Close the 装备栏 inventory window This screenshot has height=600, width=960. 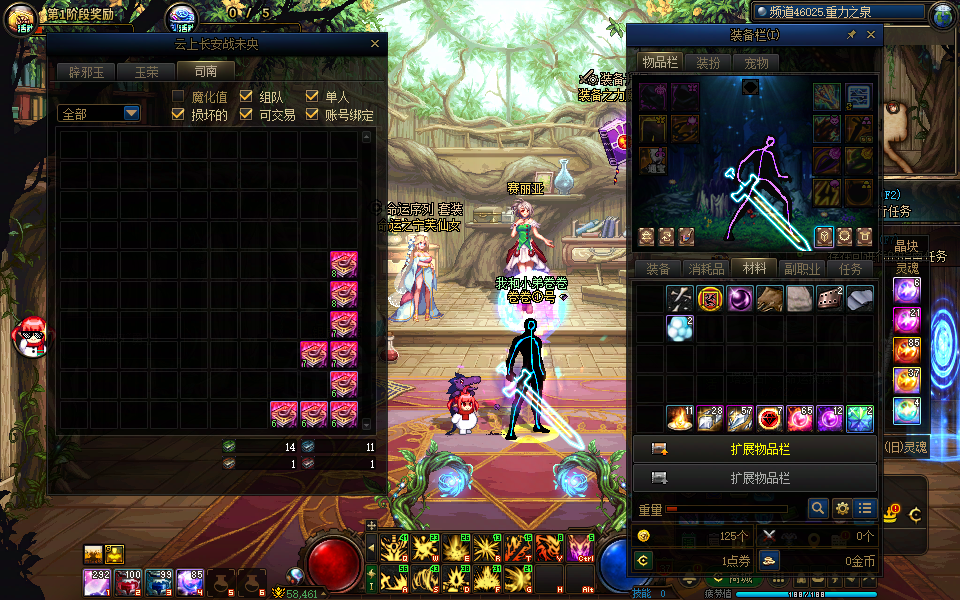click(x=871, y=35)
